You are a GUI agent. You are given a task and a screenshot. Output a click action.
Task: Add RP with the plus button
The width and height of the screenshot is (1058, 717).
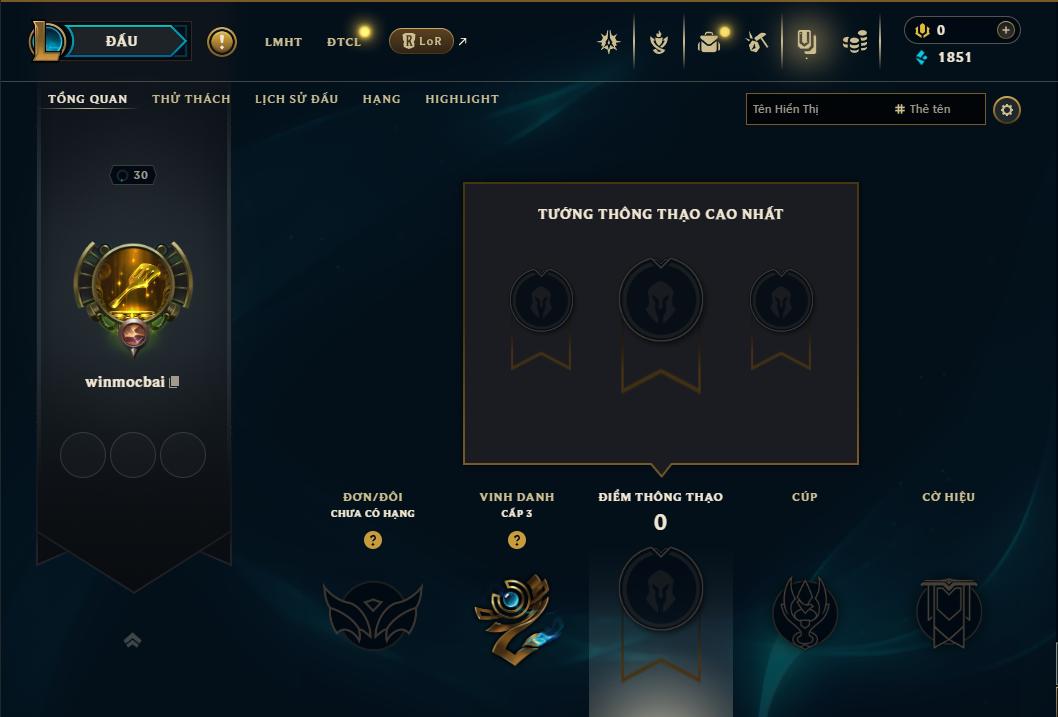tap(1006, 30)
